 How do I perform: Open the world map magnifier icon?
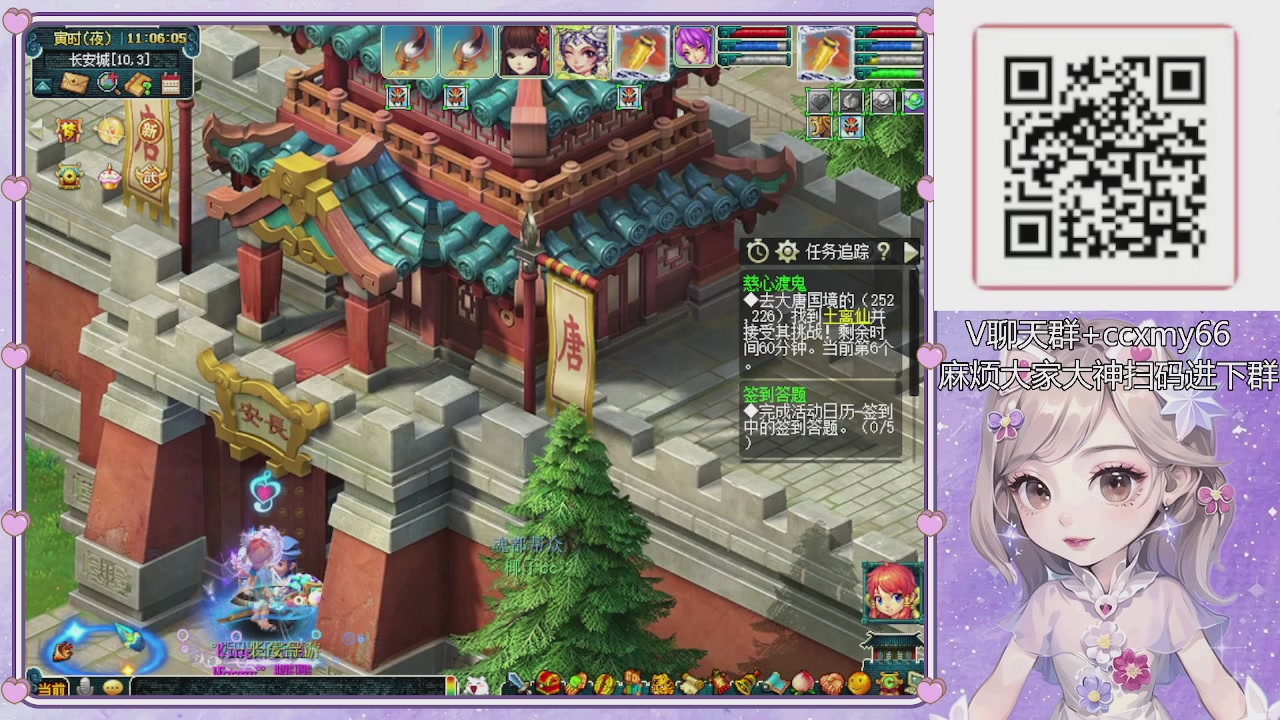pos(107,84)
